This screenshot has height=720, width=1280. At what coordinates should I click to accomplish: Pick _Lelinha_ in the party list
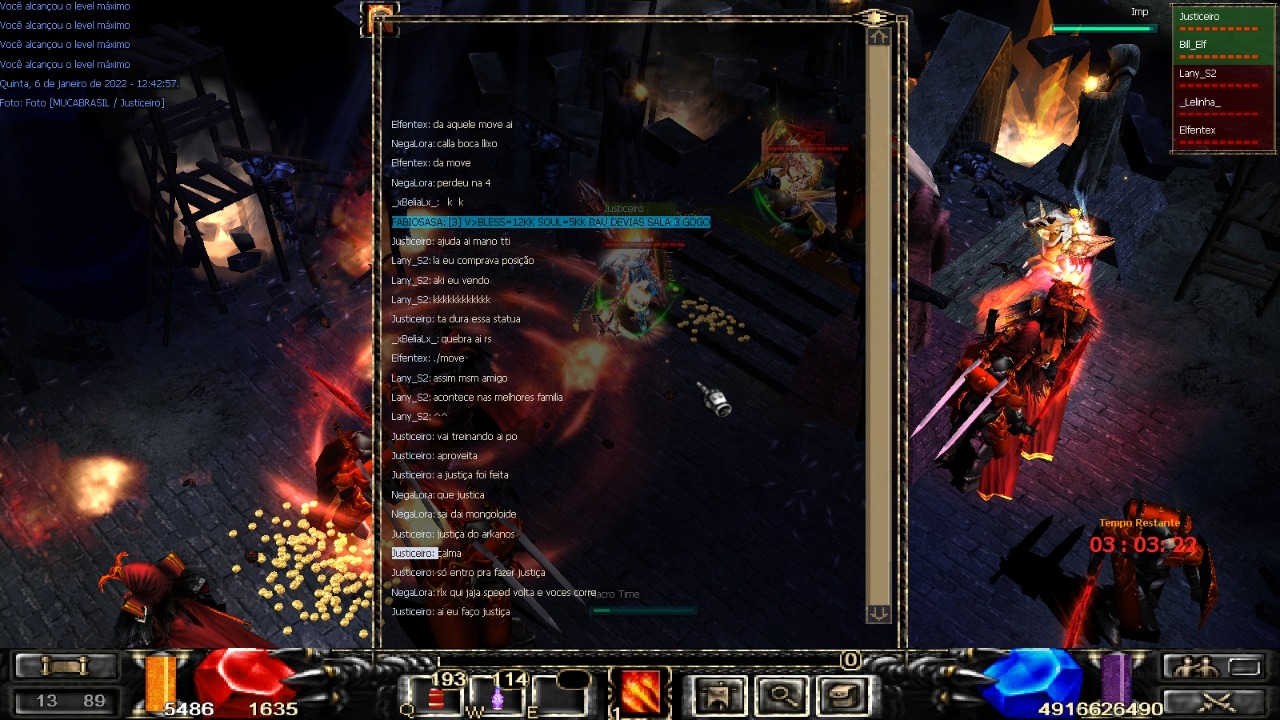pos(1223,102)
